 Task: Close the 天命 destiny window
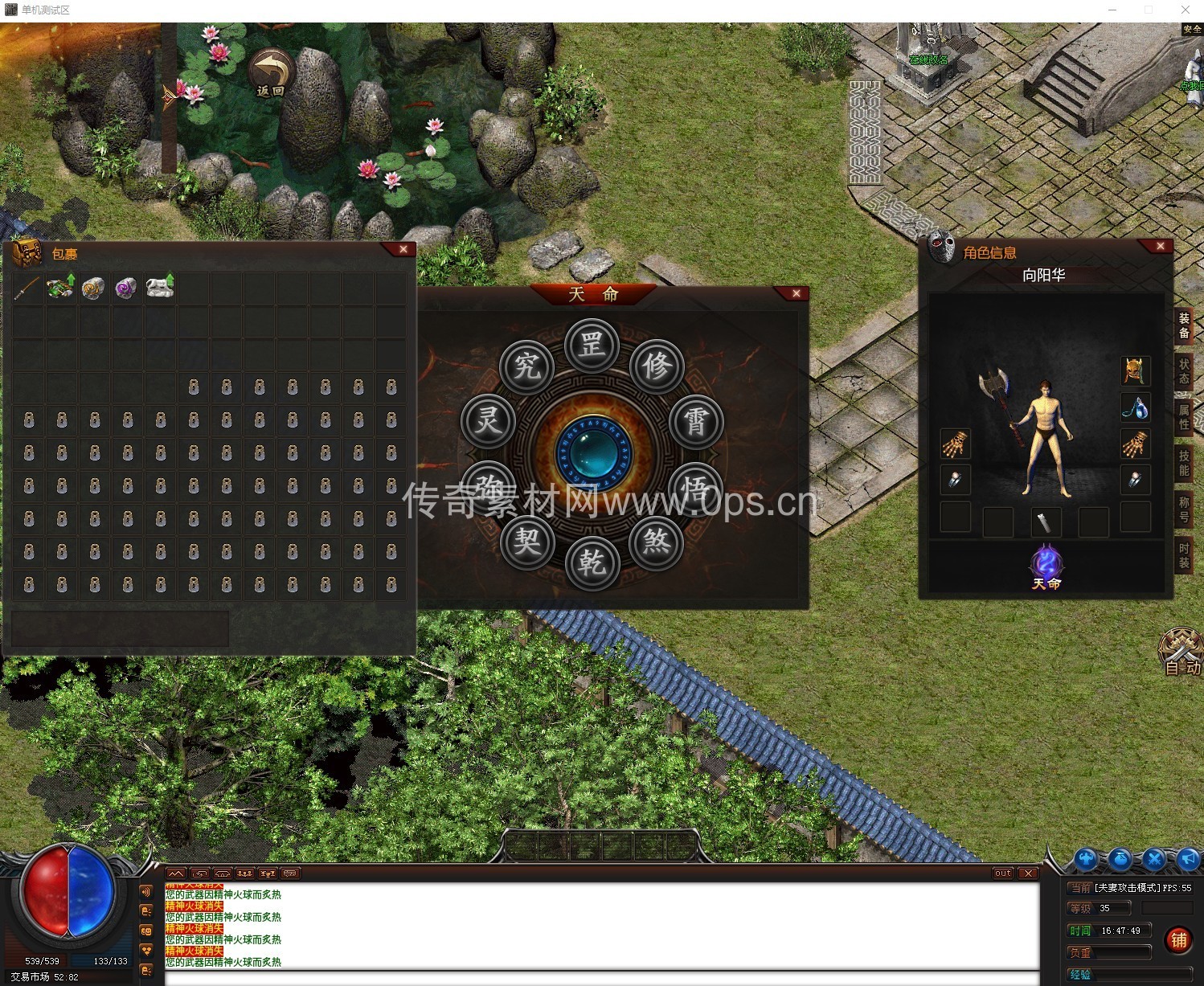796,293
